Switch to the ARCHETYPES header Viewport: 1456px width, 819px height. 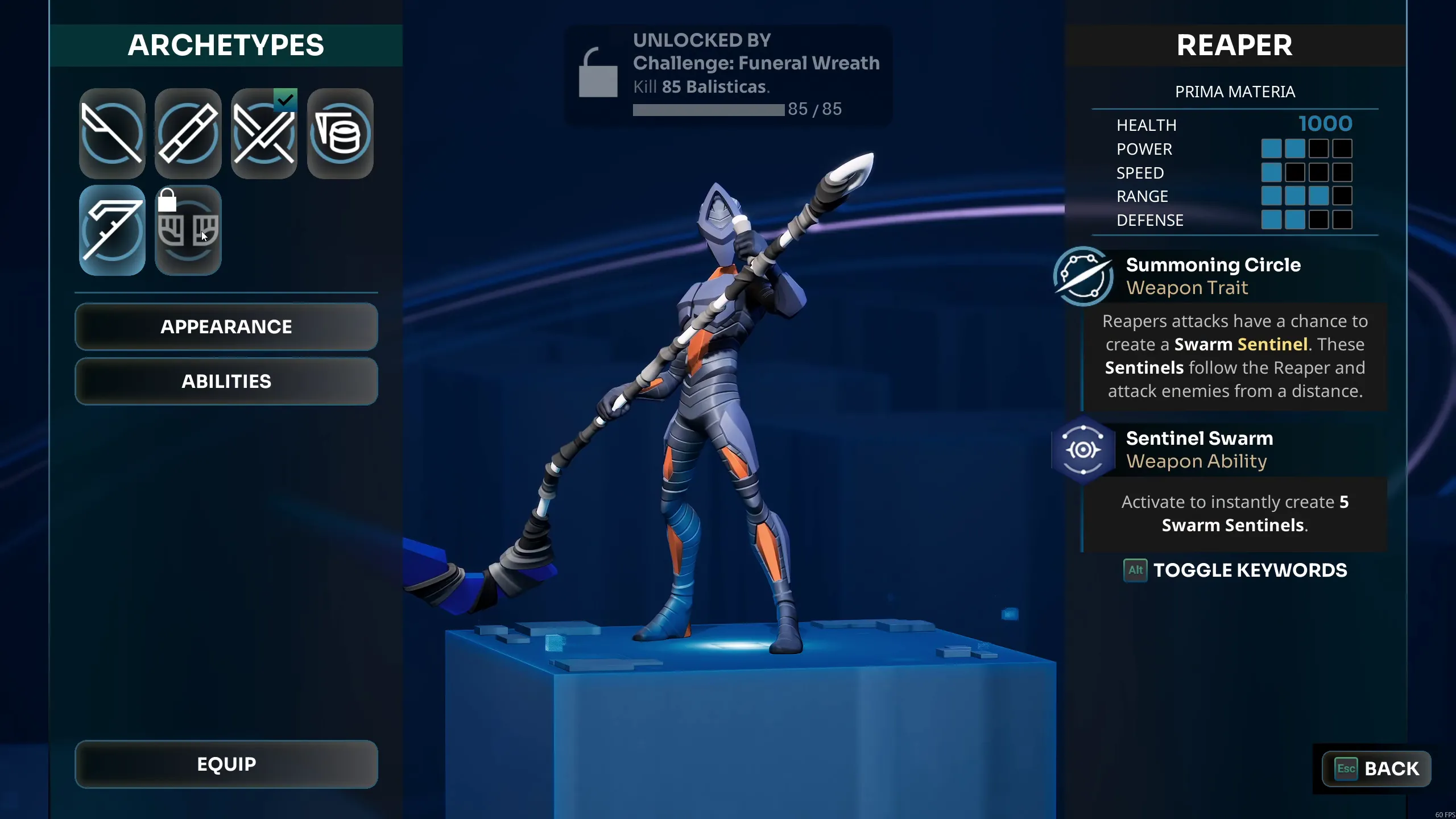pyautogui.click(x=226, y=45)
